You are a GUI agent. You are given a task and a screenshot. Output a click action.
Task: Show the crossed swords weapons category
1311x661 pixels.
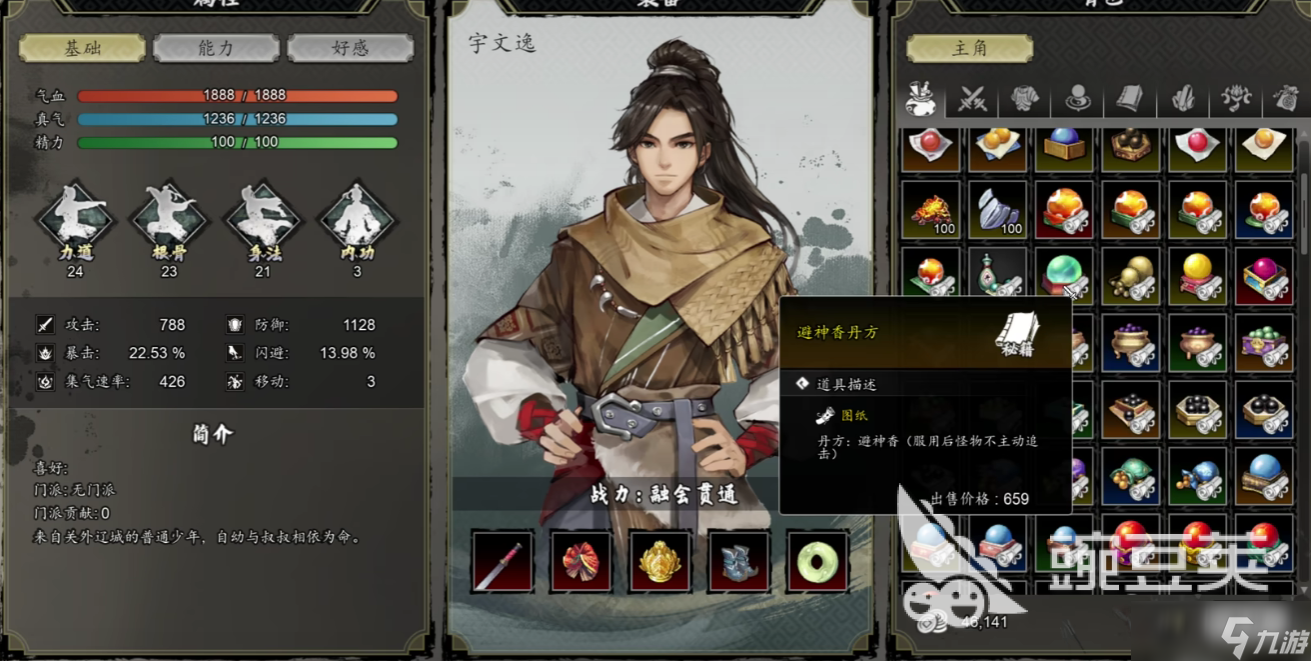point(973,98)
